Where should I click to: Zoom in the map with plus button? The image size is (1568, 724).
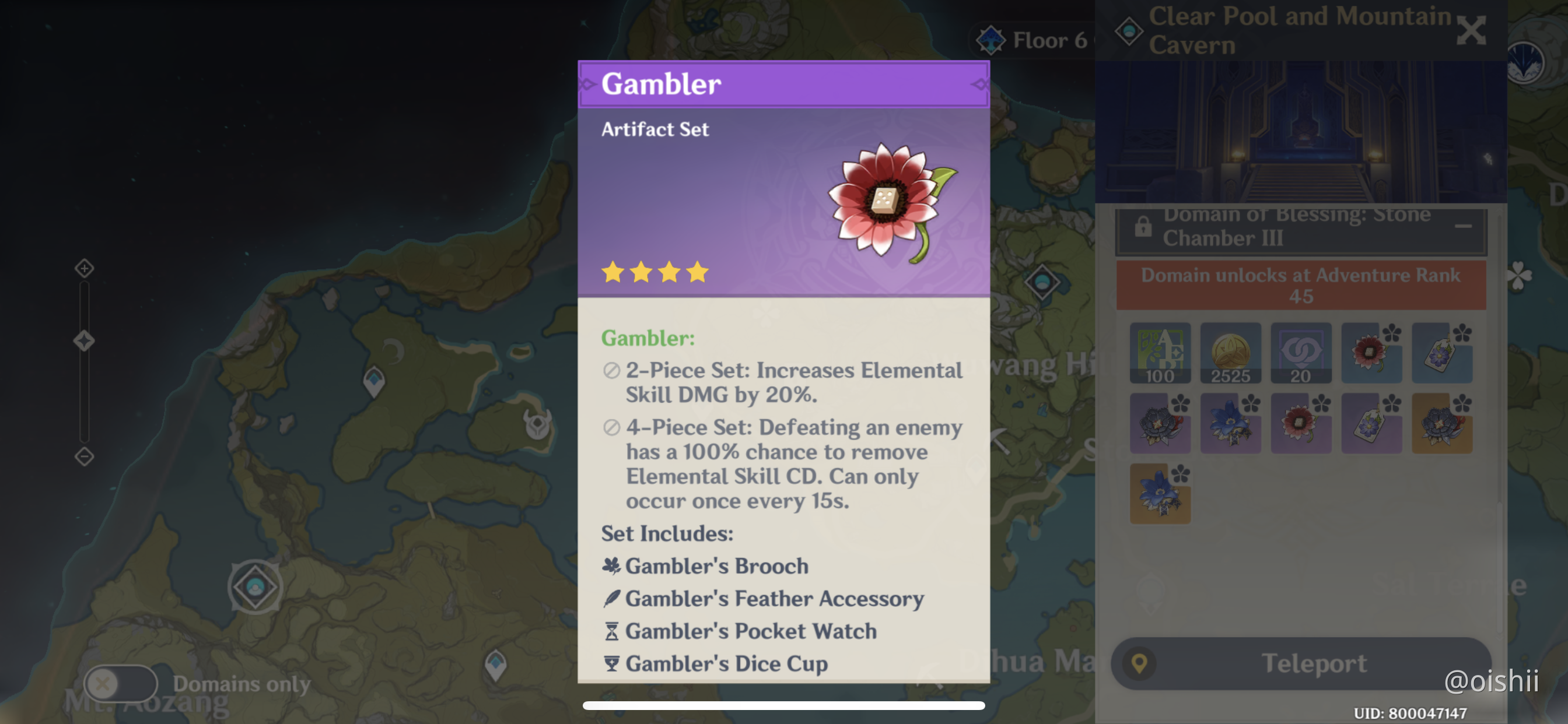(x=84, y=268)
